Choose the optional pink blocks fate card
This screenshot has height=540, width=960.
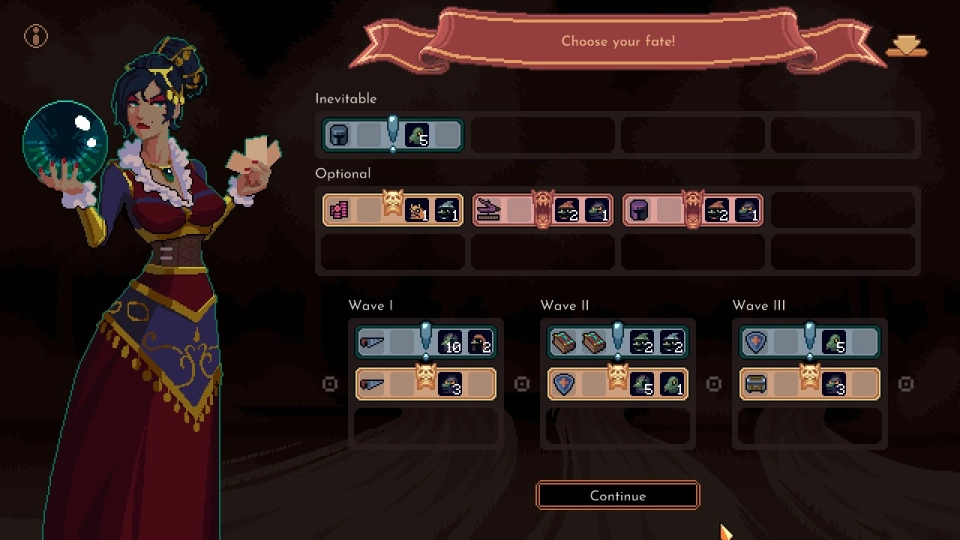(393, 210)
